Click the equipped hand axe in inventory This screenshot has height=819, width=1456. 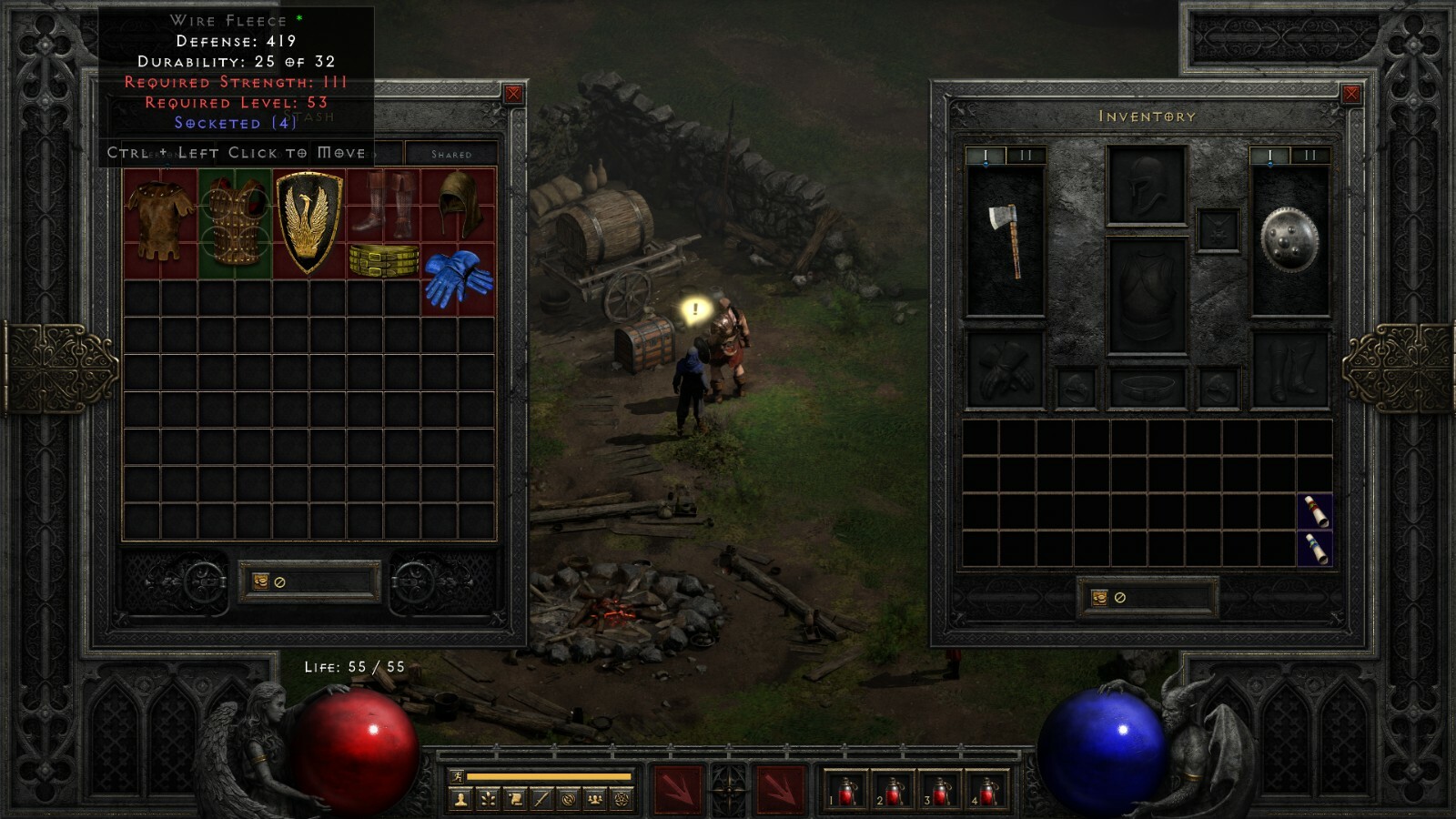1010,238
